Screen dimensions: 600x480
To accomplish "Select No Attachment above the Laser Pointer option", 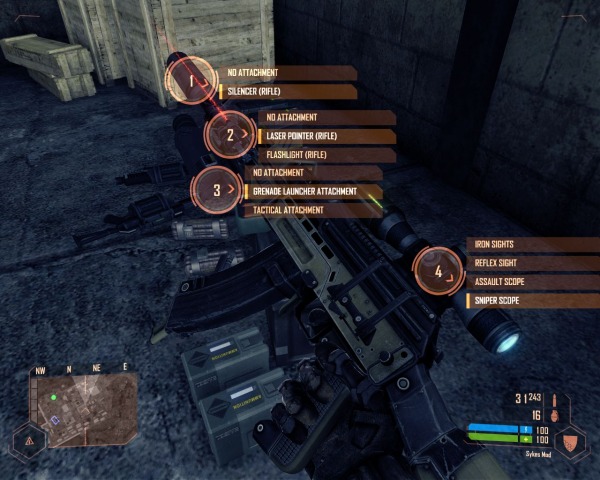I will pos(325,117).
